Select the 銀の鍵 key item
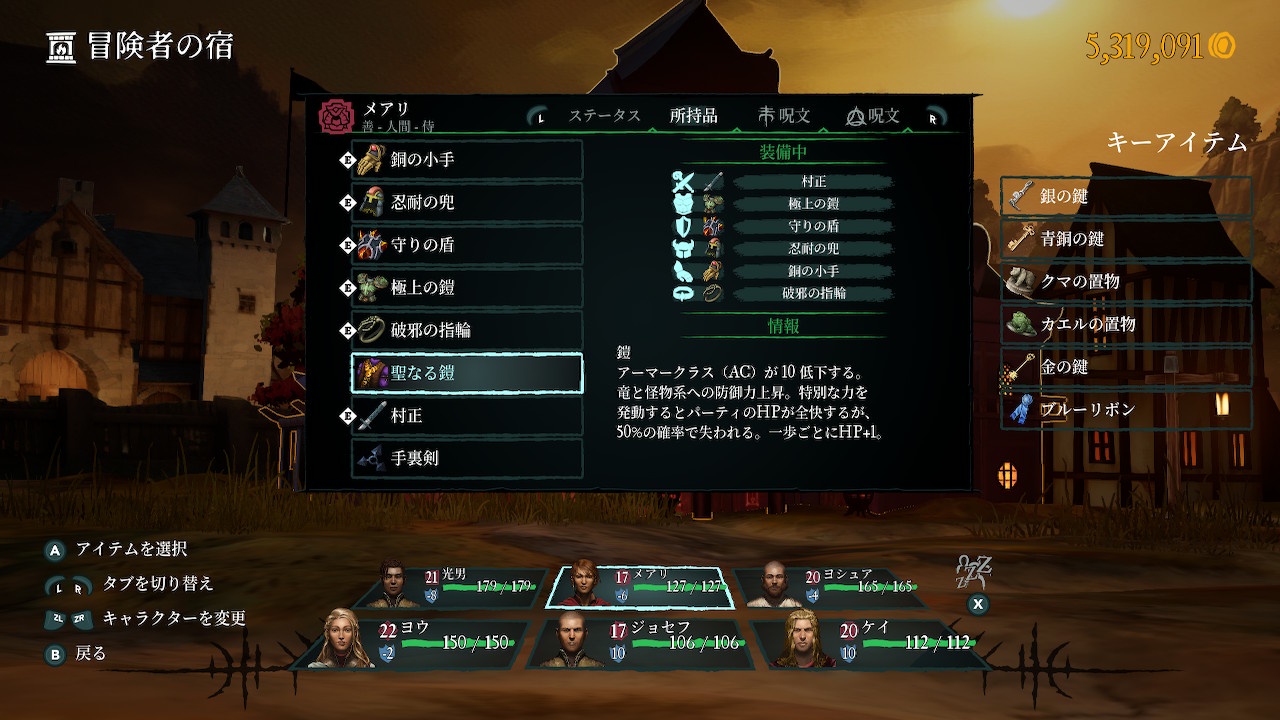The image size is (1280, 720). click(1126, 197)
